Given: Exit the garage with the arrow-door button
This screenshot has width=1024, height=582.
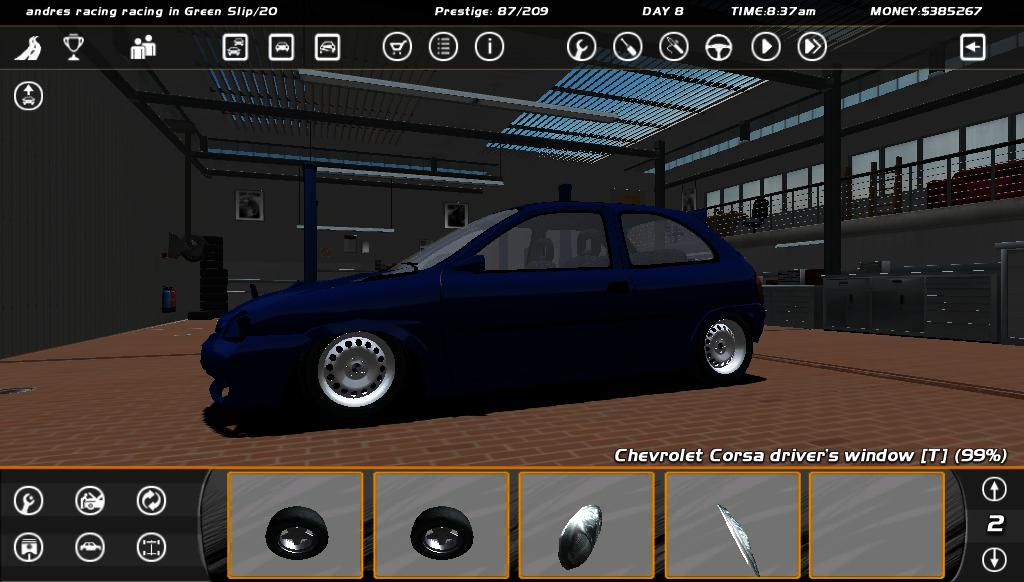Looking at the screenshot, I should coord(973,47).
